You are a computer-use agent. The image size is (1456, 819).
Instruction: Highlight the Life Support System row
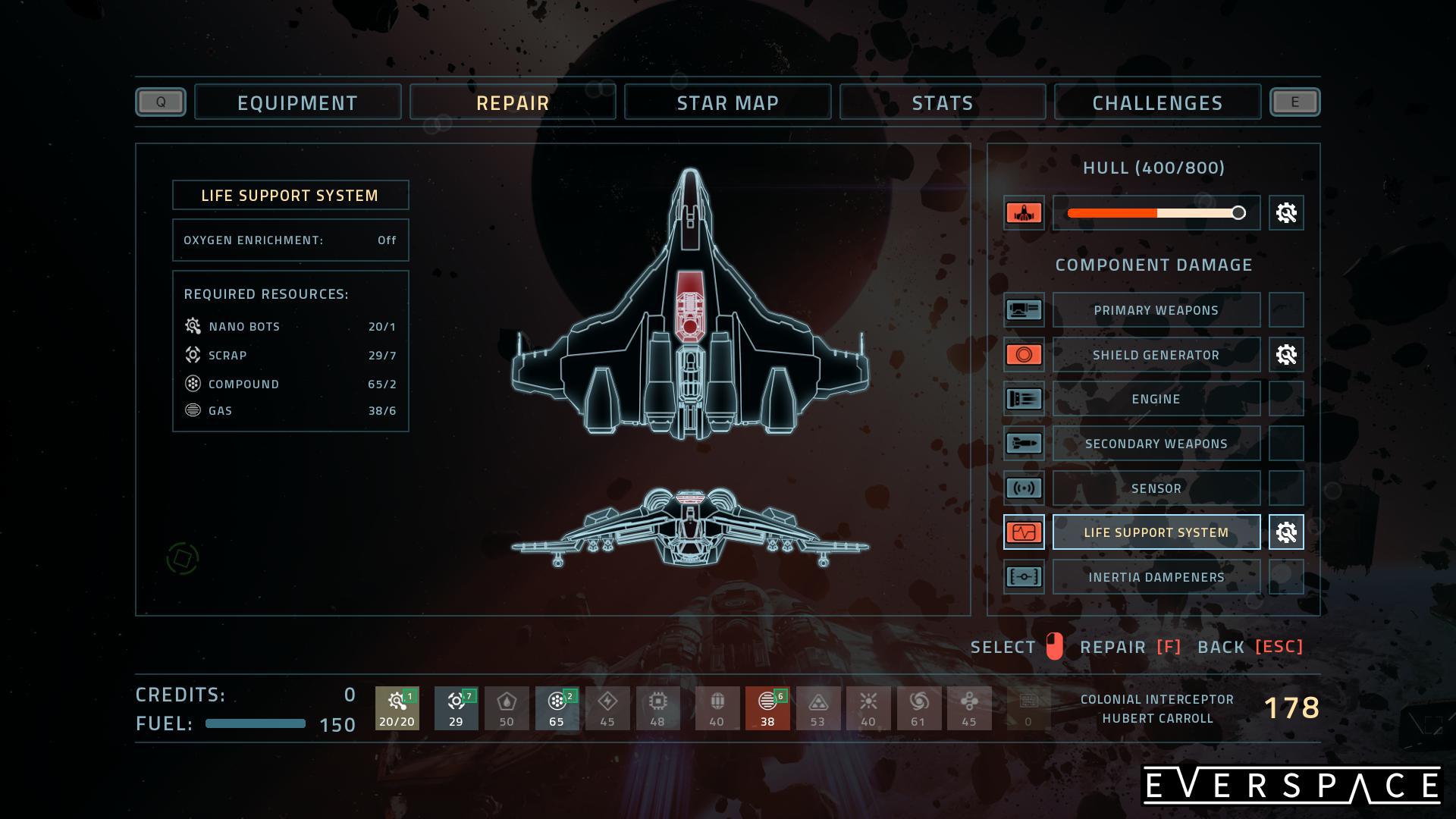(1156, 532)
